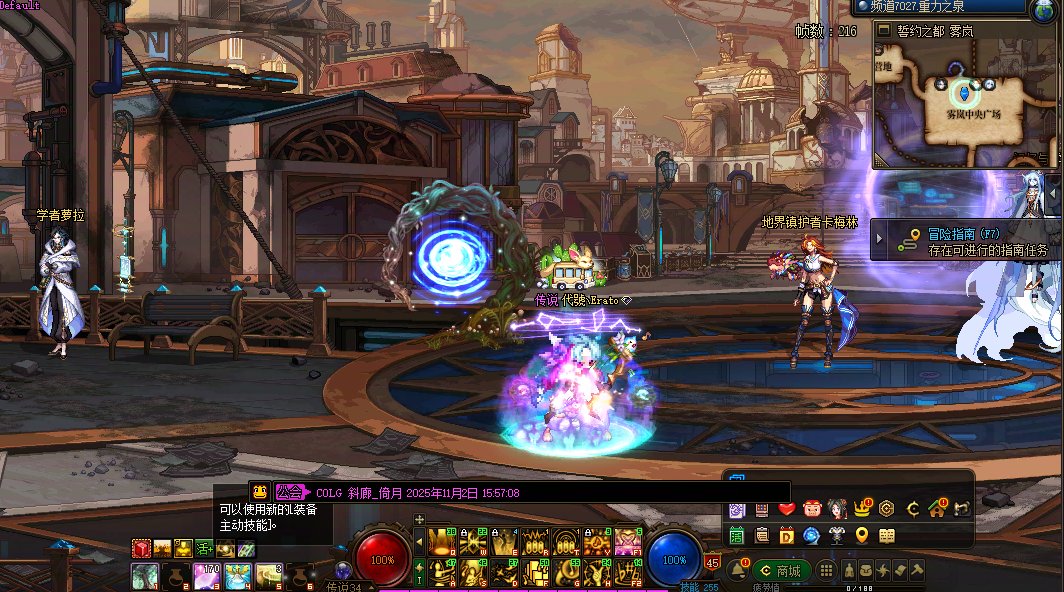Activate the skill bound to F1
The height and width of the screenshot is (592, 1064).
(629, 541)
